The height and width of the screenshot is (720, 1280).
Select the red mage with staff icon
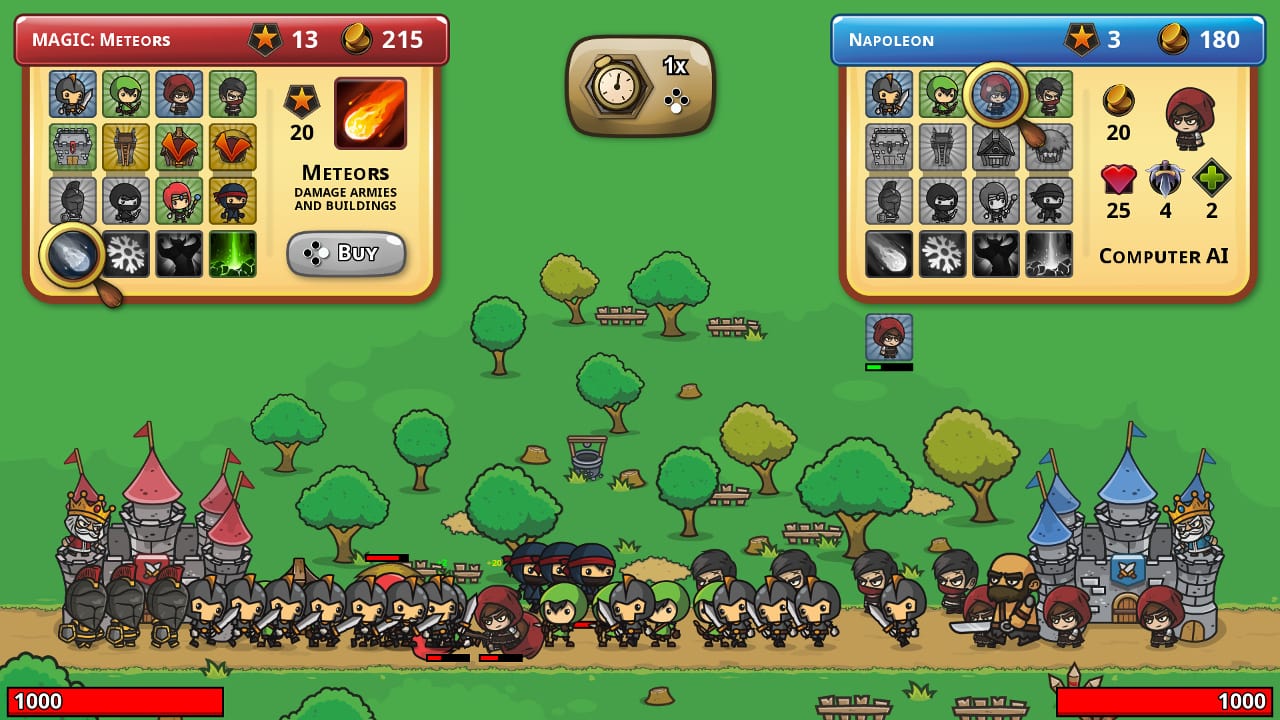180,199
